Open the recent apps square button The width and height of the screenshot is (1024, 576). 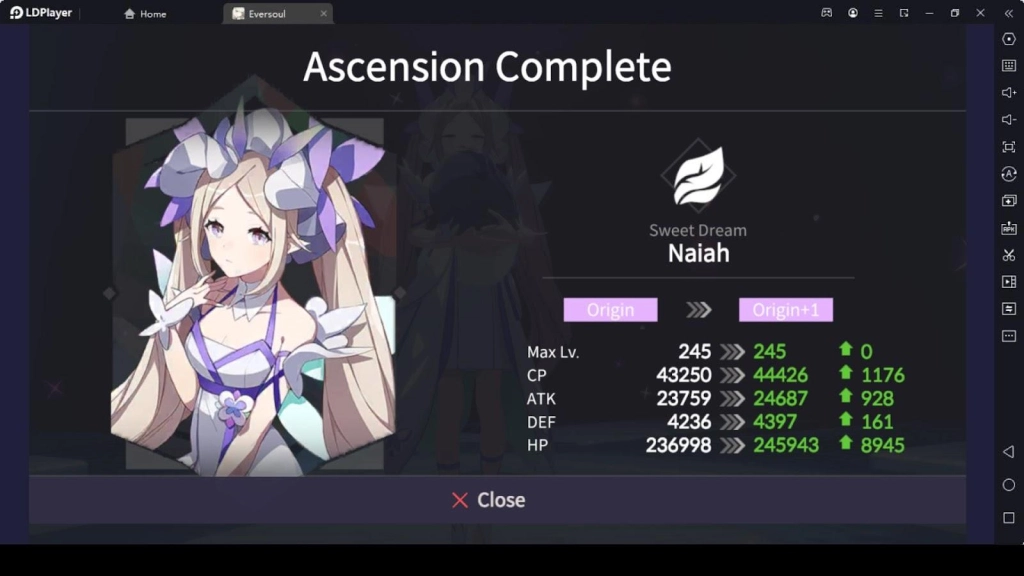(1008, 518)
